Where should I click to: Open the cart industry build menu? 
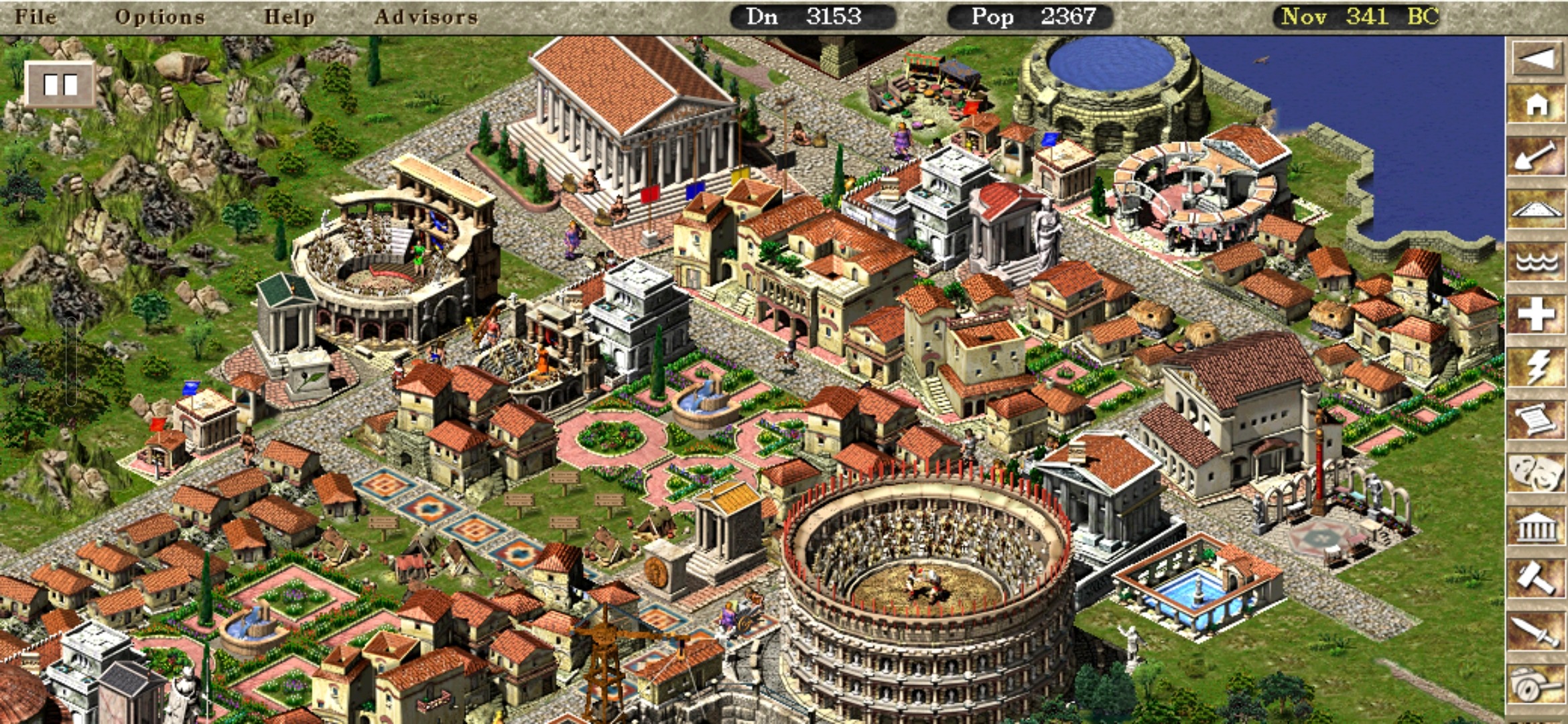coord(1537,684)
